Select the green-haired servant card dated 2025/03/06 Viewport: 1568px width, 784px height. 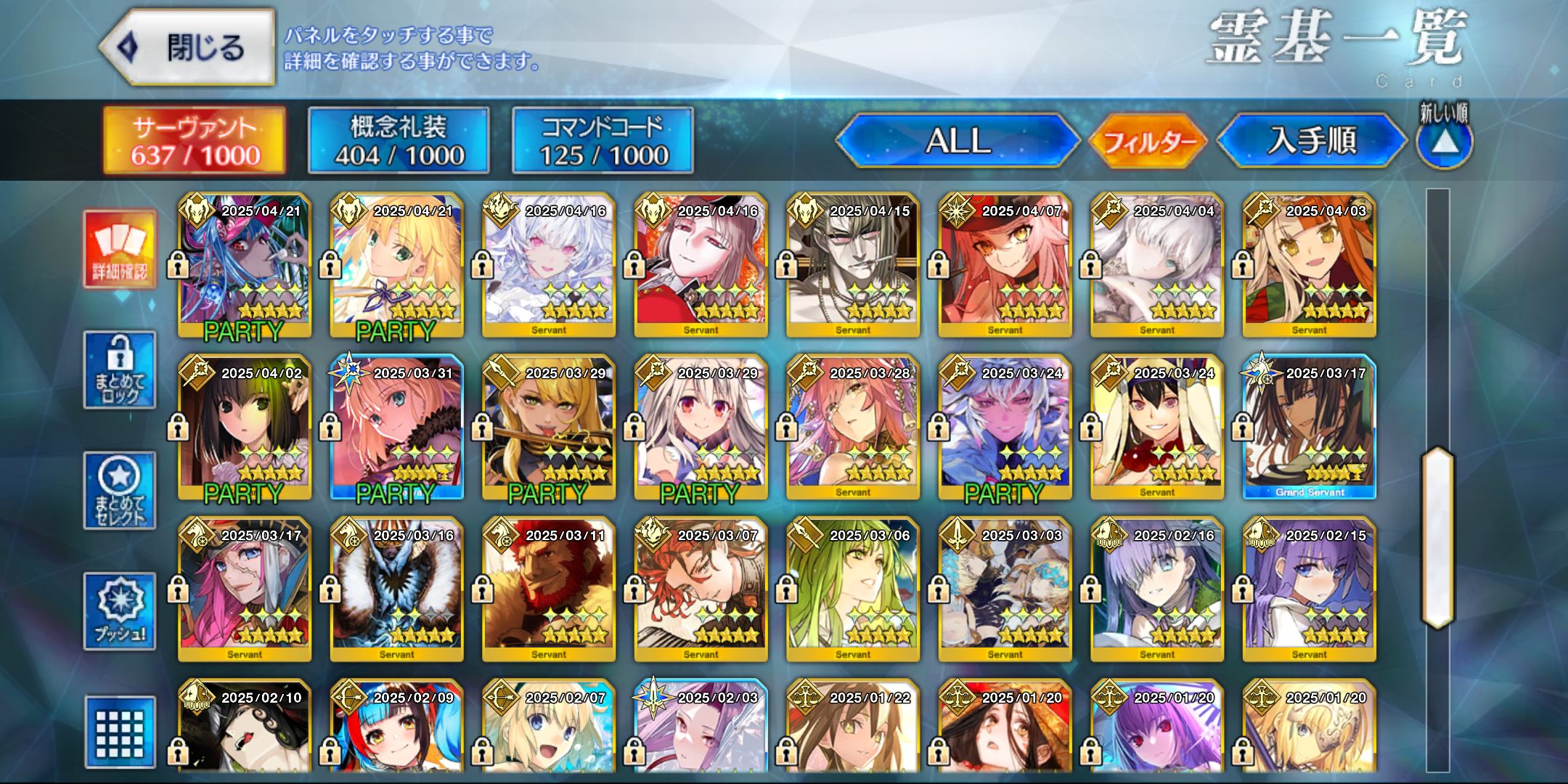coord(853,589)
